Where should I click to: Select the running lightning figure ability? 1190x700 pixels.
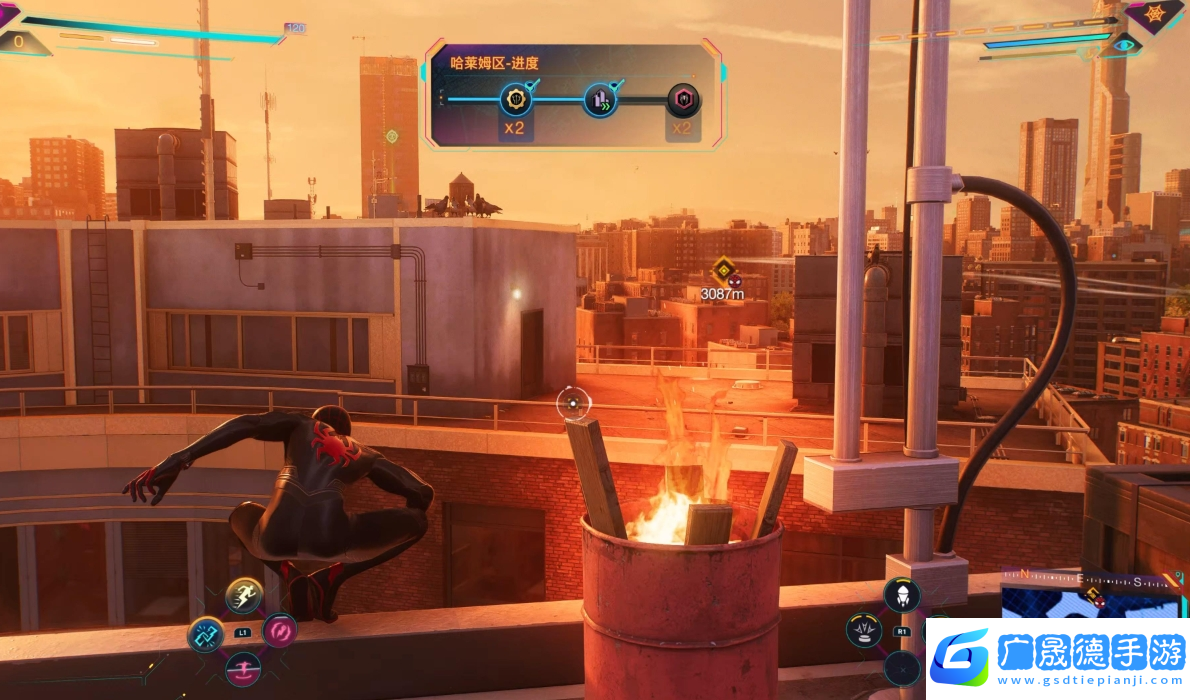click(244, 596)
